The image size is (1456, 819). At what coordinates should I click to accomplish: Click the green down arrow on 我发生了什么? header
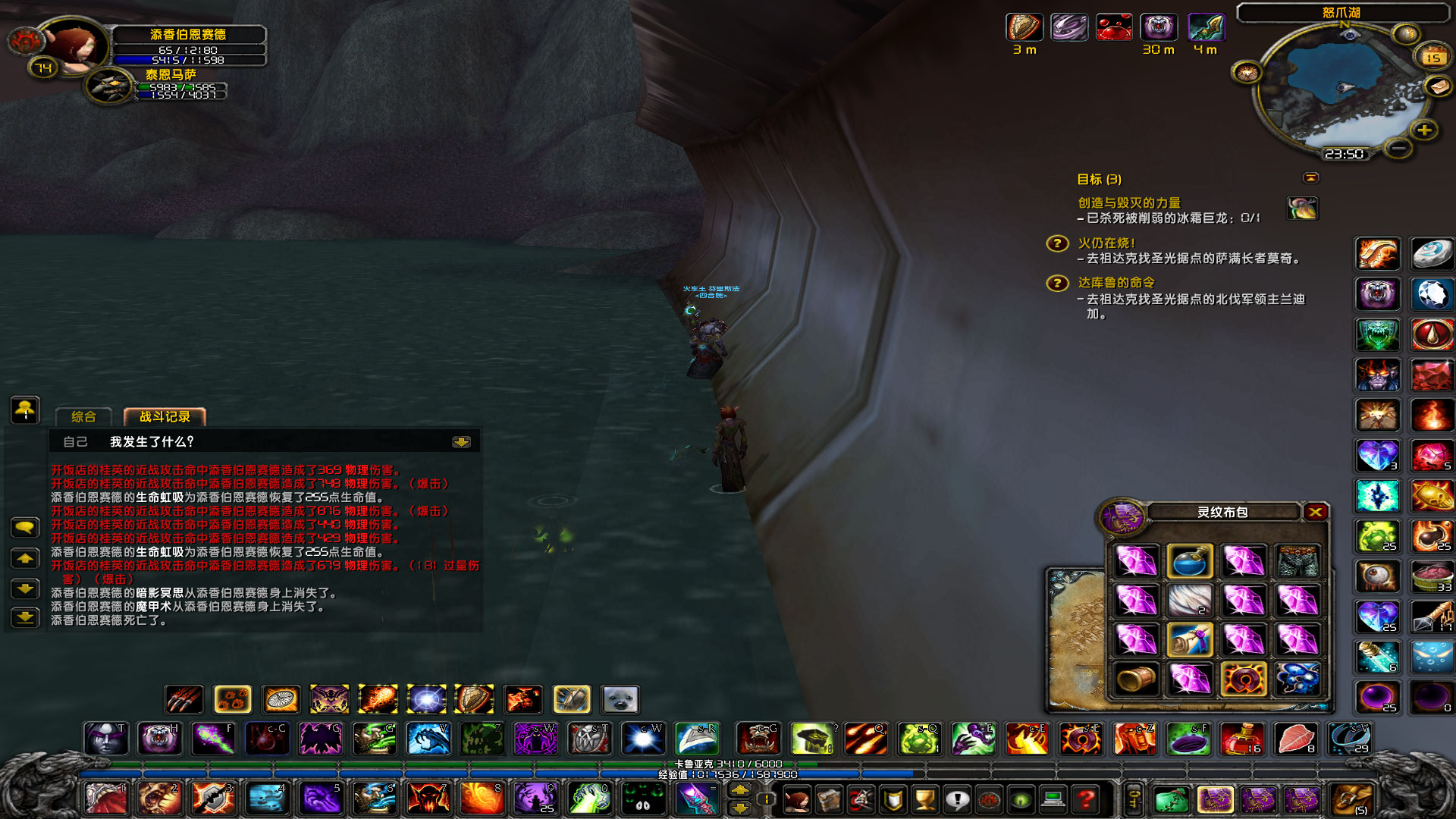[x=462, y=442]
